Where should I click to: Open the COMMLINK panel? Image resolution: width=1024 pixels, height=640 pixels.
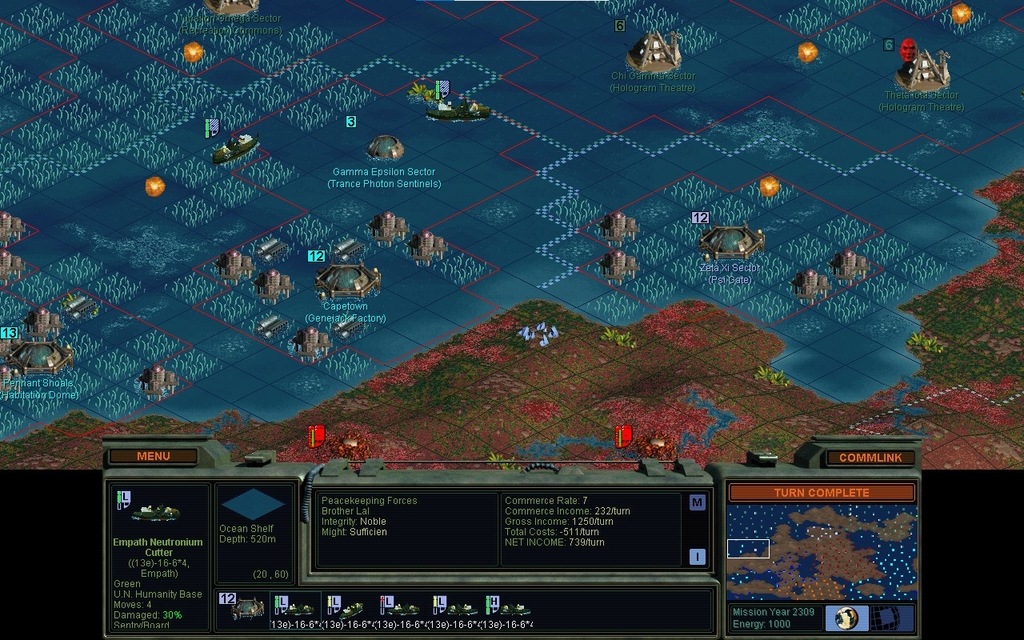868,457
